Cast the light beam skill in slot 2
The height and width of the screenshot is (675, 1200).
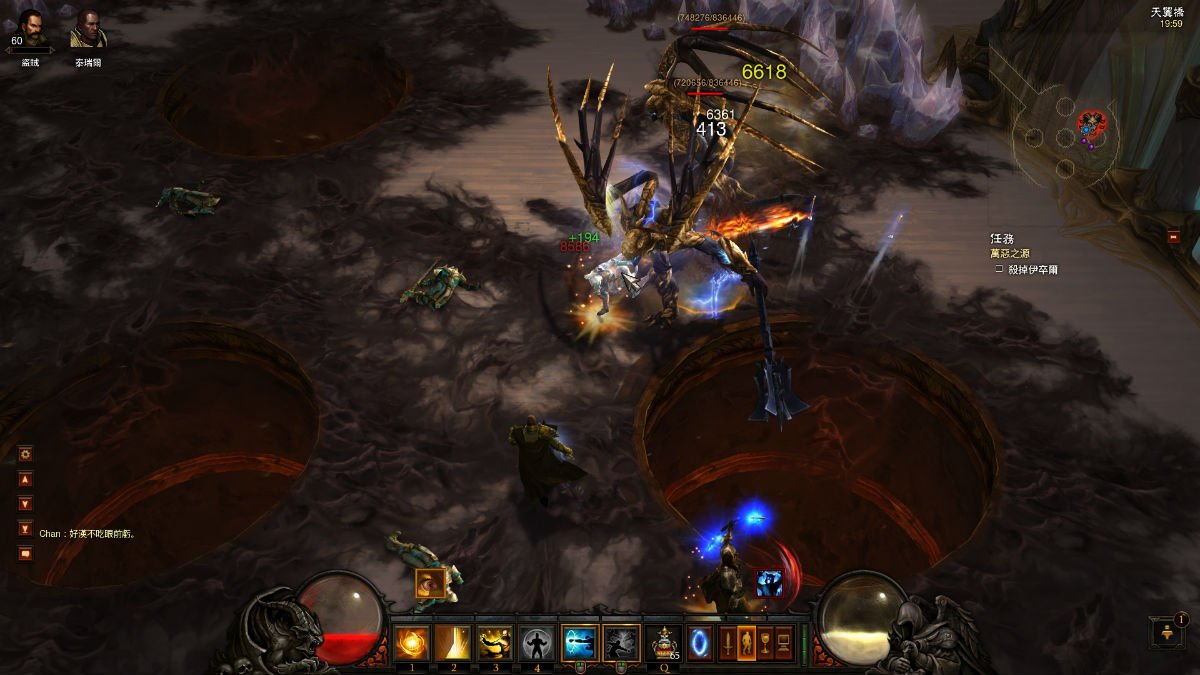point(453,642)
